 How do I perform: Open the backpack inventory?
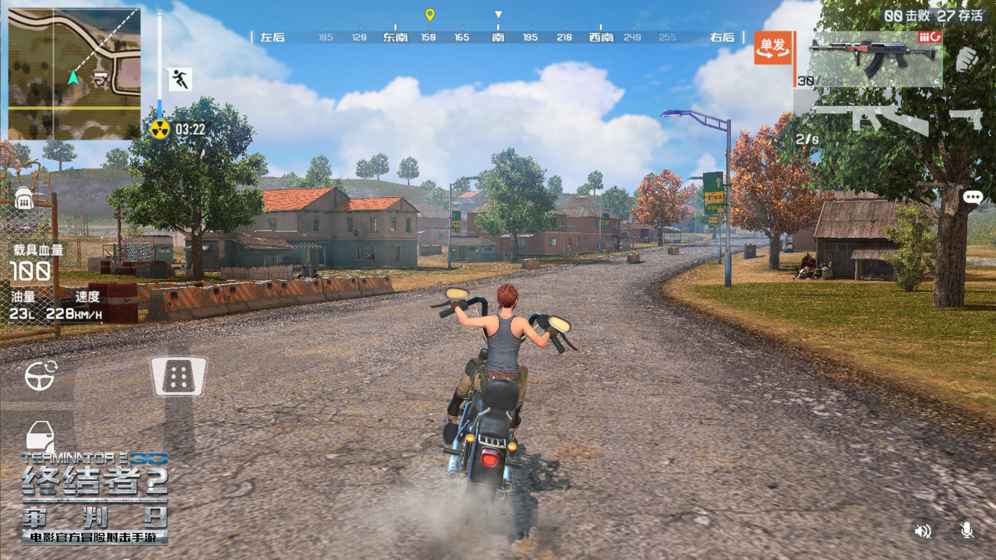click(26, 198)
